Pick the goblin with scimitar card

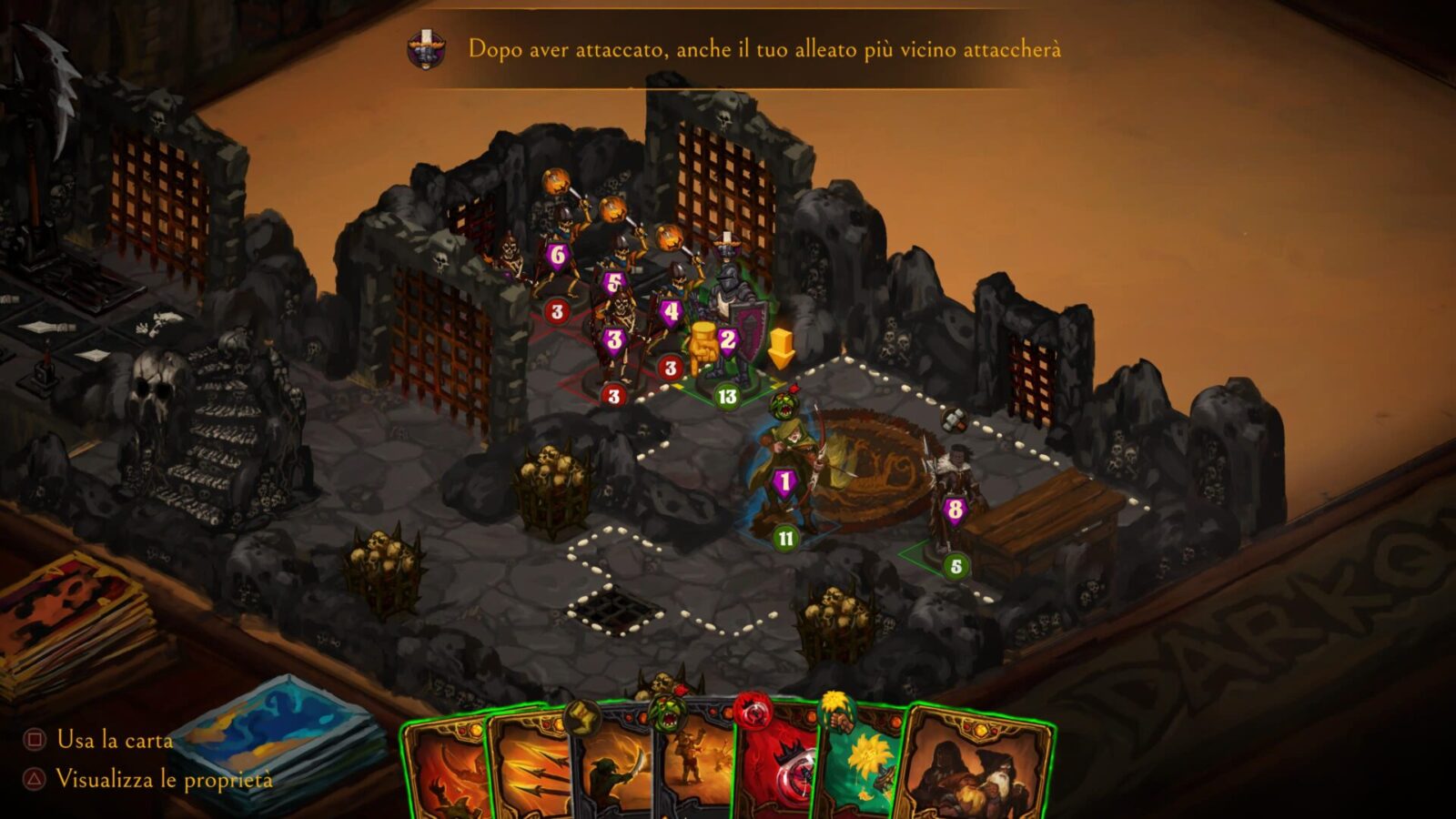[612, 773]
